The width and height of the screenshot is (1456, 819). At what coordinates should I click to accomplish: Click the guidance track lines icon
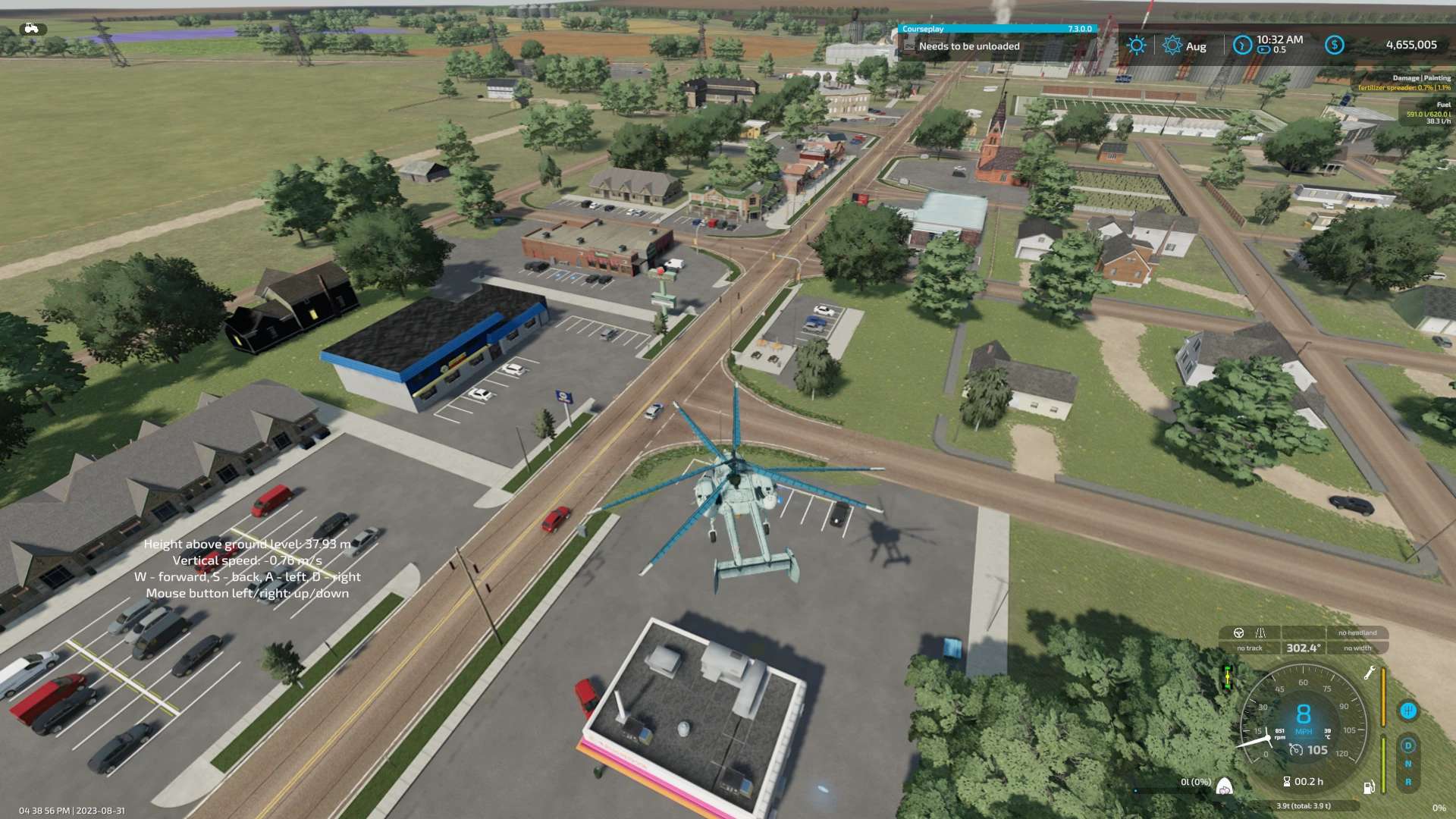(1260, 632)
